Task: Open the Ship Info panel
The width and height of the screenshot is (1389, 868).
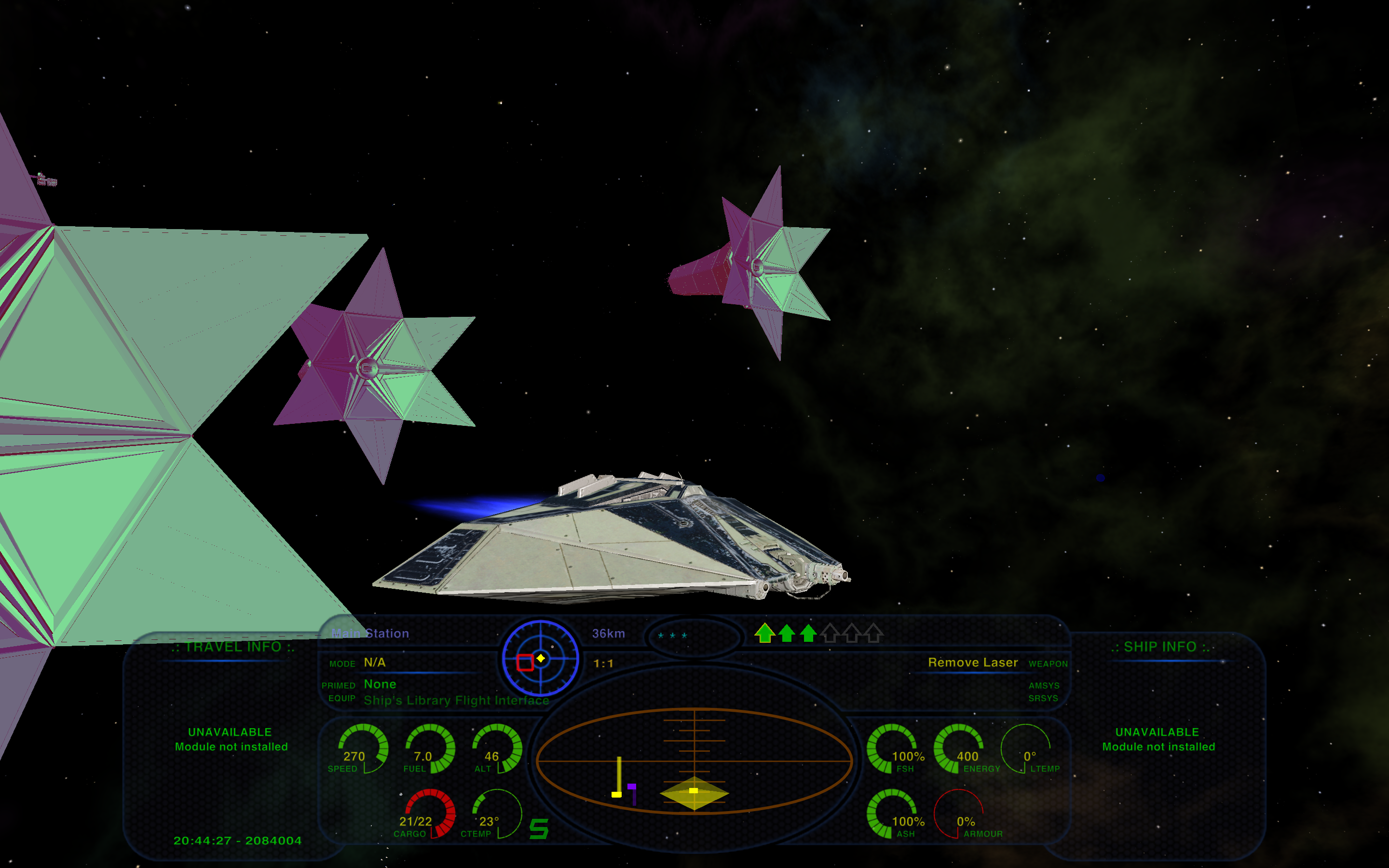Action: click(x=1159, y=647)
